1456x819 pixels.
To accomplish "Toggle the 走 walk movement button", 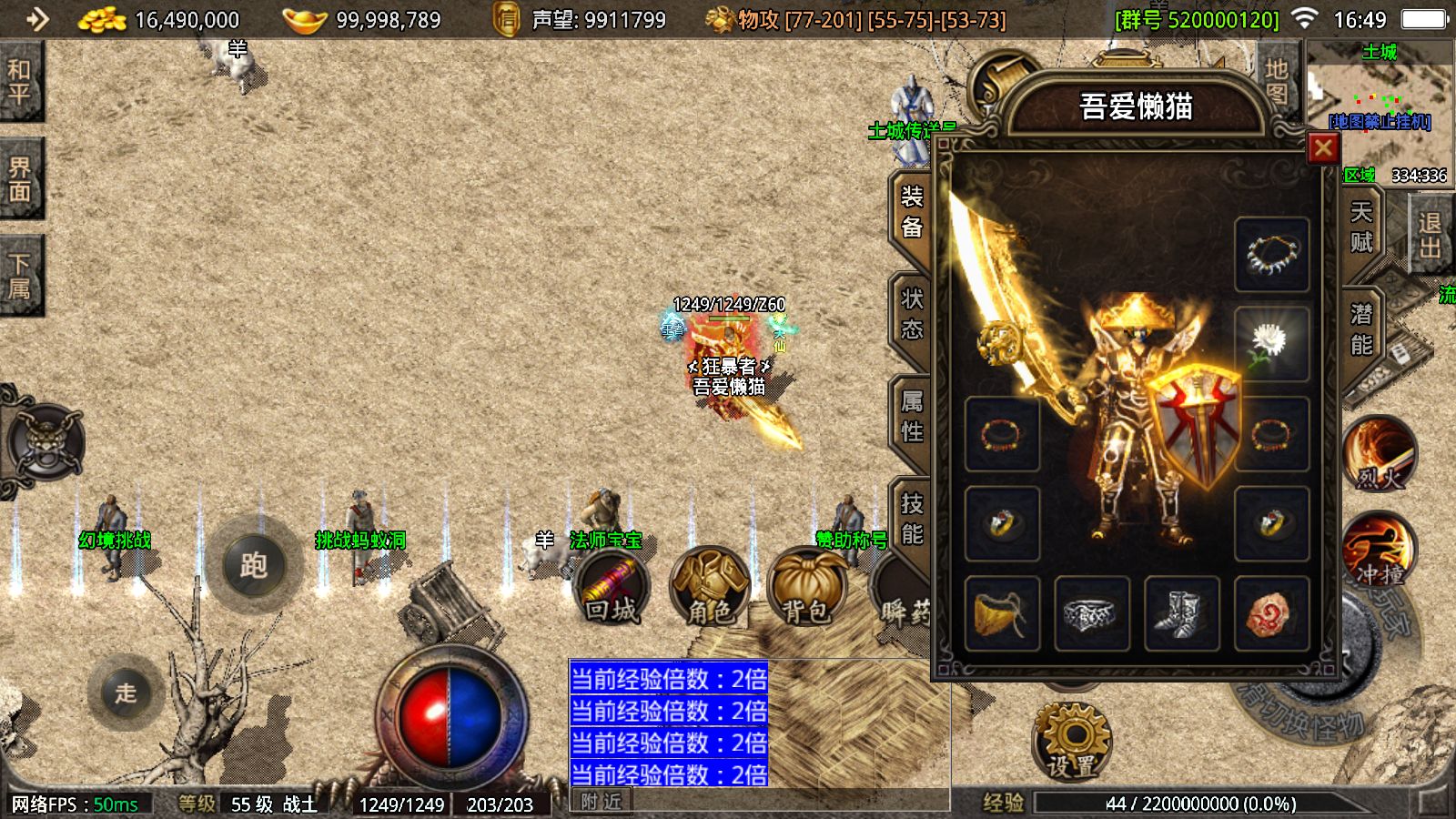I will point(126,693).
